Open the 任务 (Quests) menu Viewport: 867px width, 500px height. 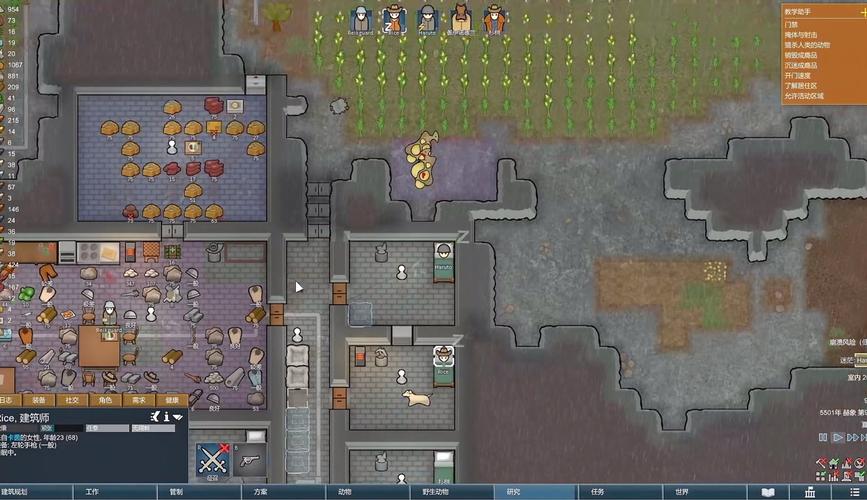597,492
